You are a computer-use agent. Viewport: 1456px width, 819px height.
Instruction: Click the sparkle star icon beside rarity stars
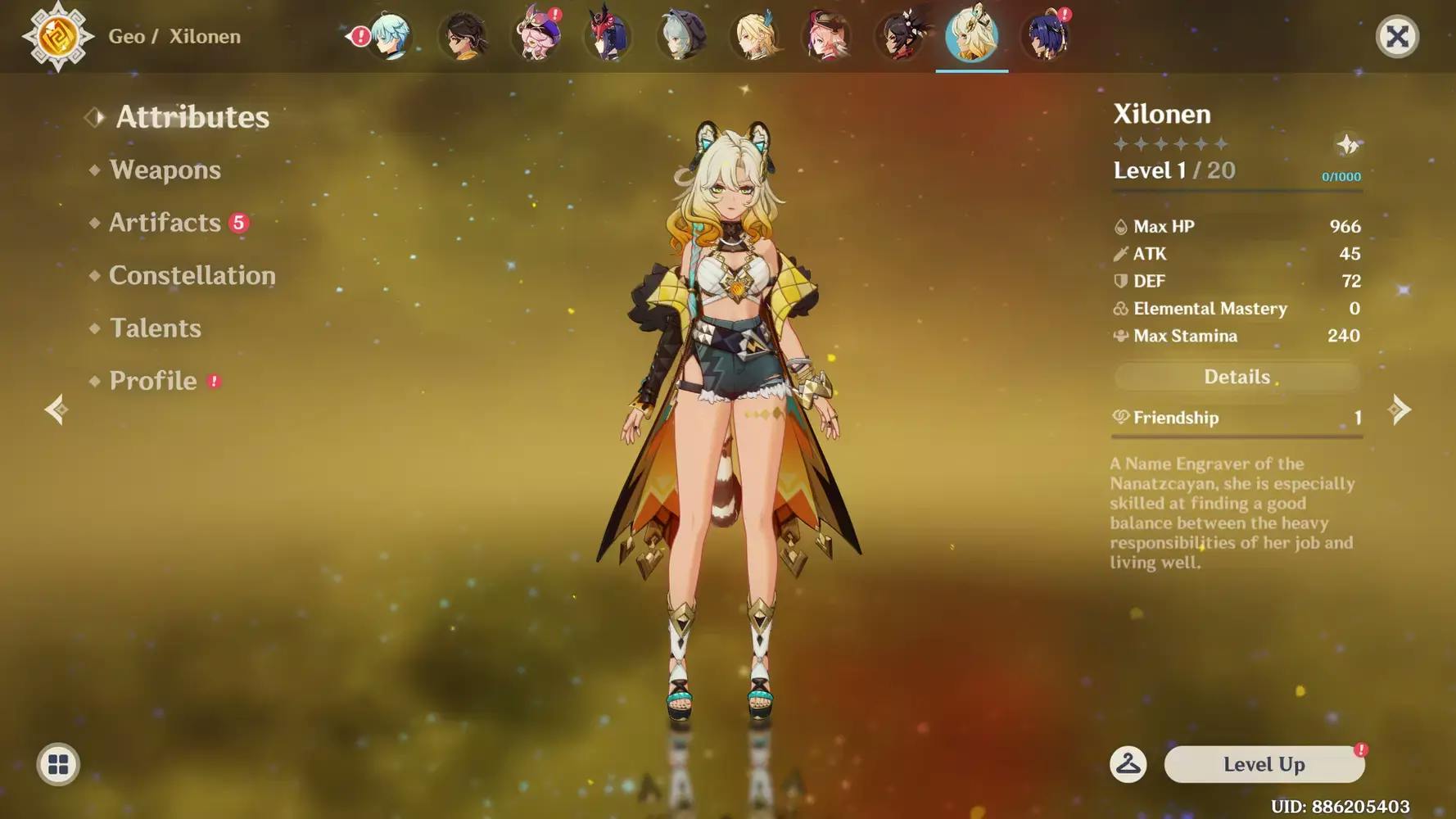point(1347,145)
